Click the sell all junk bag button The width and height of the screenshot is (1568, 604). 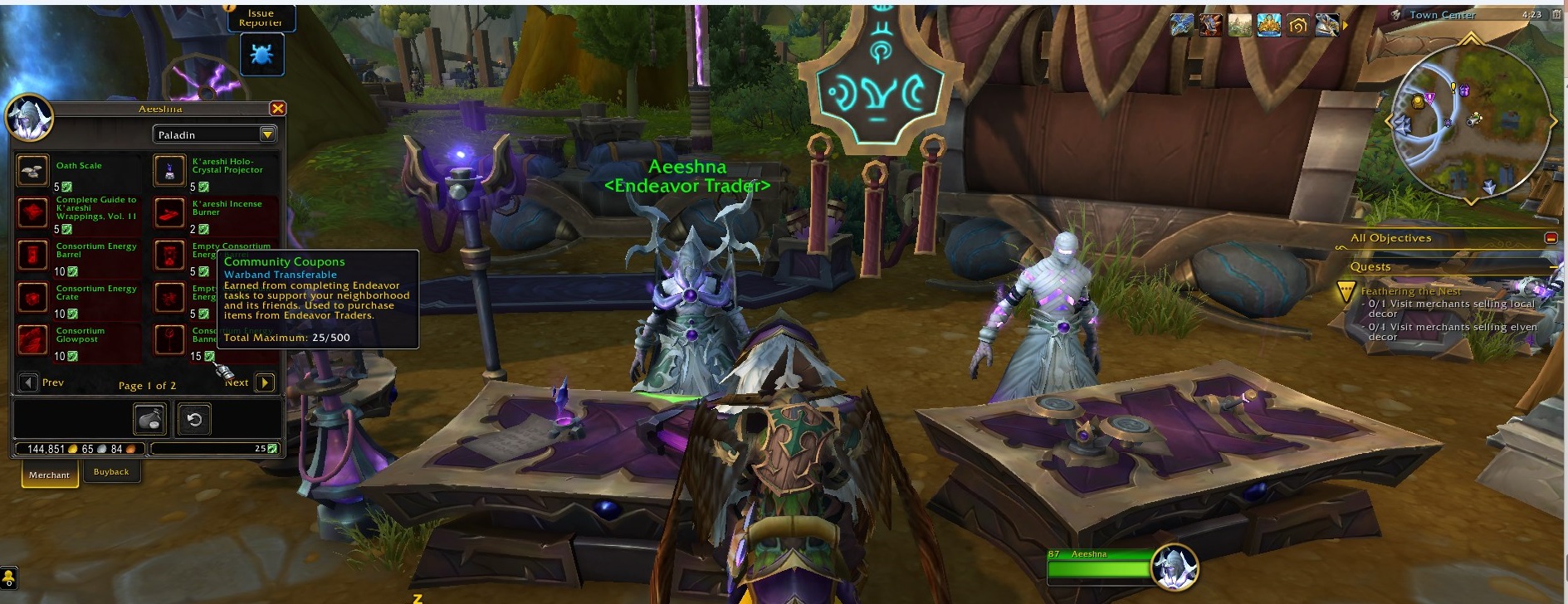pos(150,420)
